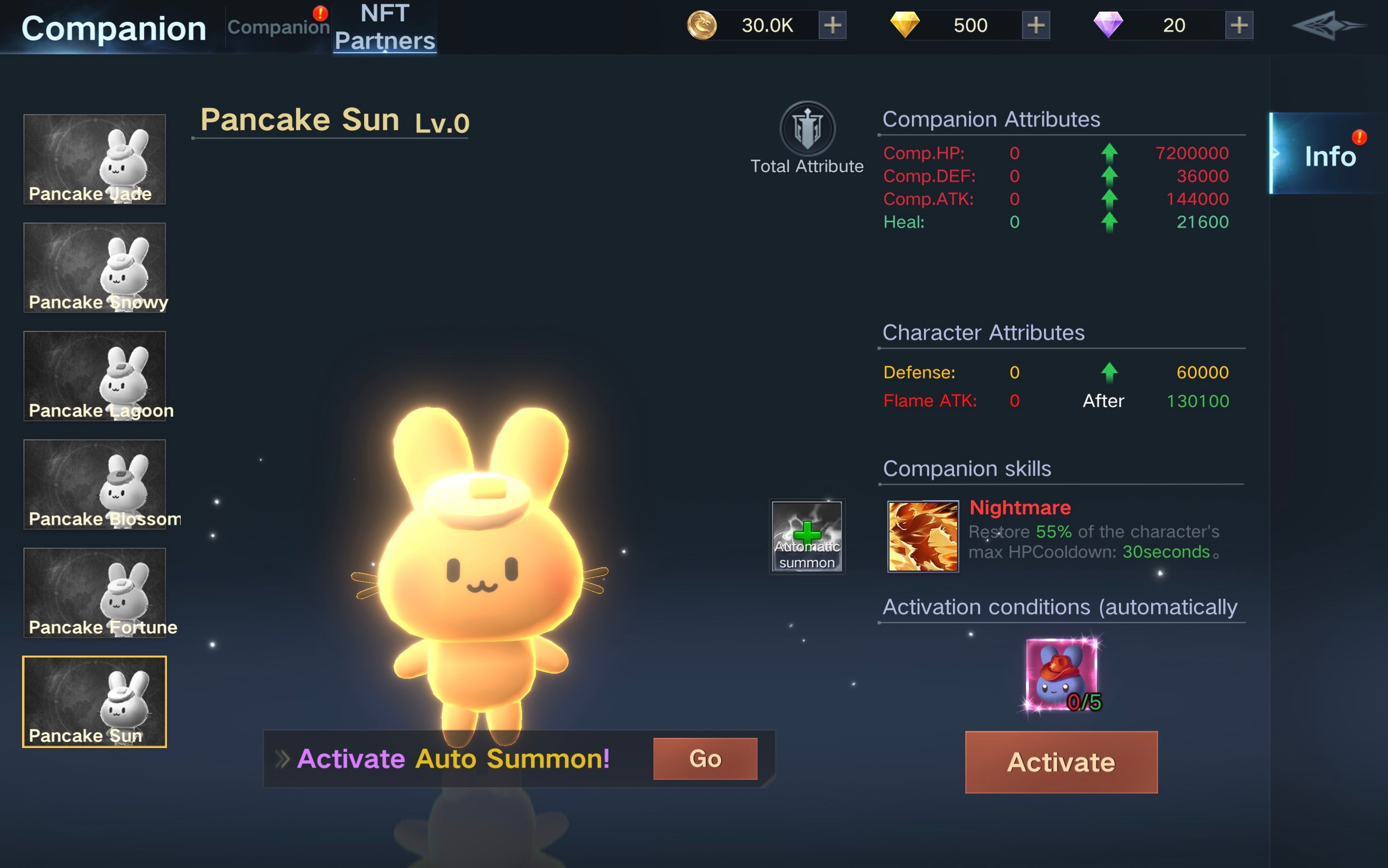This screenshot has height=868, width=1388.
Task: Click the Activate button
Action: [x=1061, y=762]
